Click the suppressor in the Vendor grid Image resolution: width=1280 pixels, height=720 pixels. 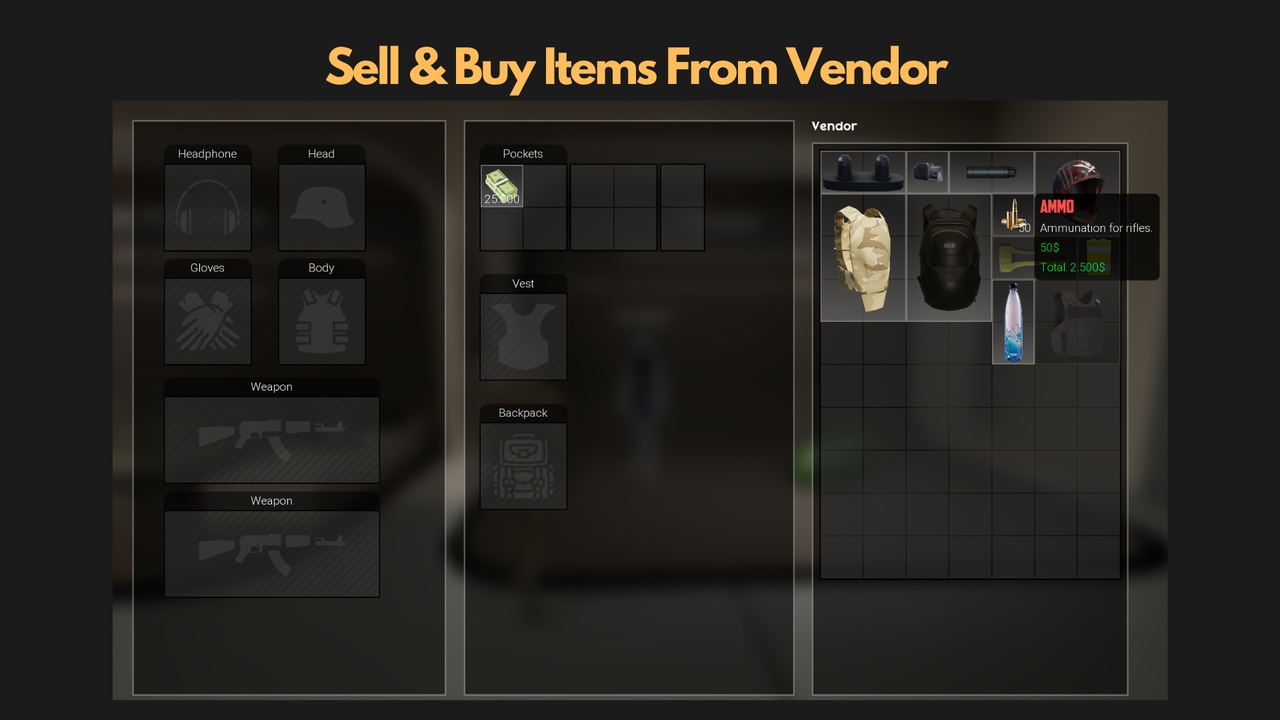coord(990,172)
